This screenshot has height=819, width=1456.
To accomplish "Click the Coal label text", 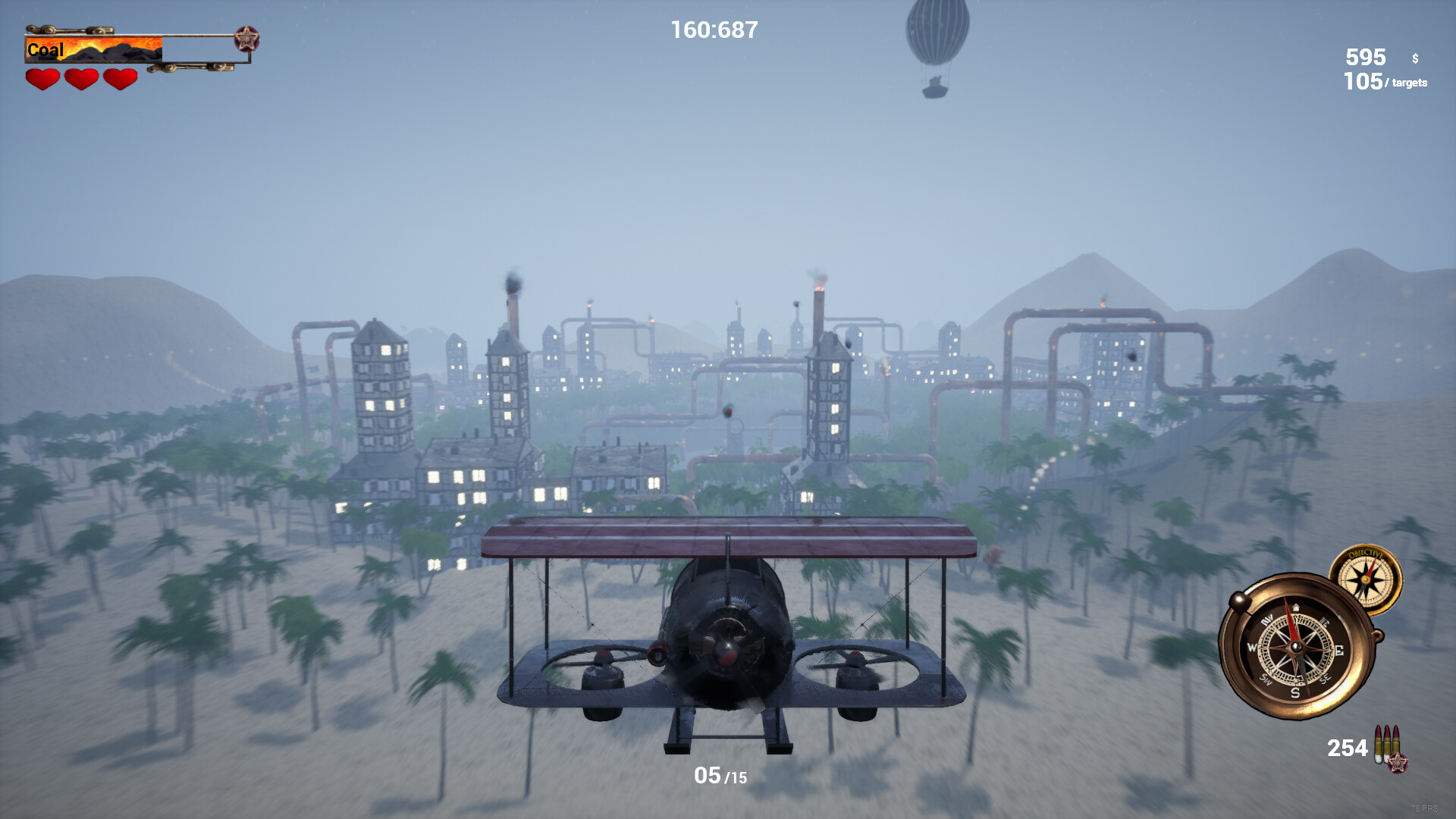I will 45,50.
